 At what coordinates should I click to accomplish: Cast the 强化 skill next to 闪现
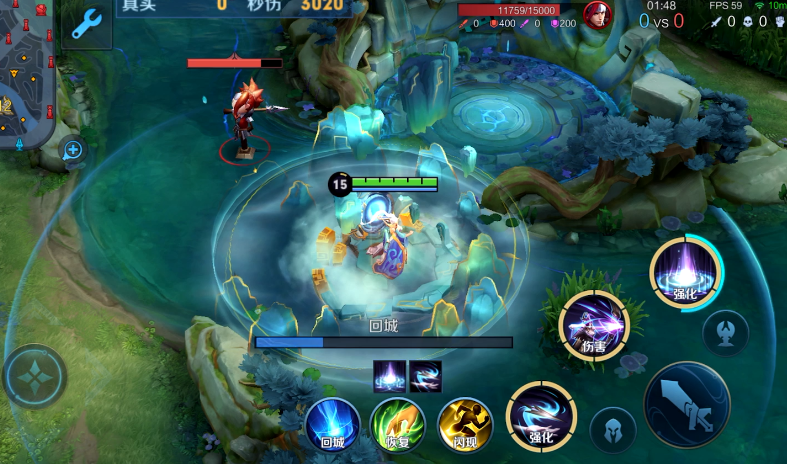(541, 417)
